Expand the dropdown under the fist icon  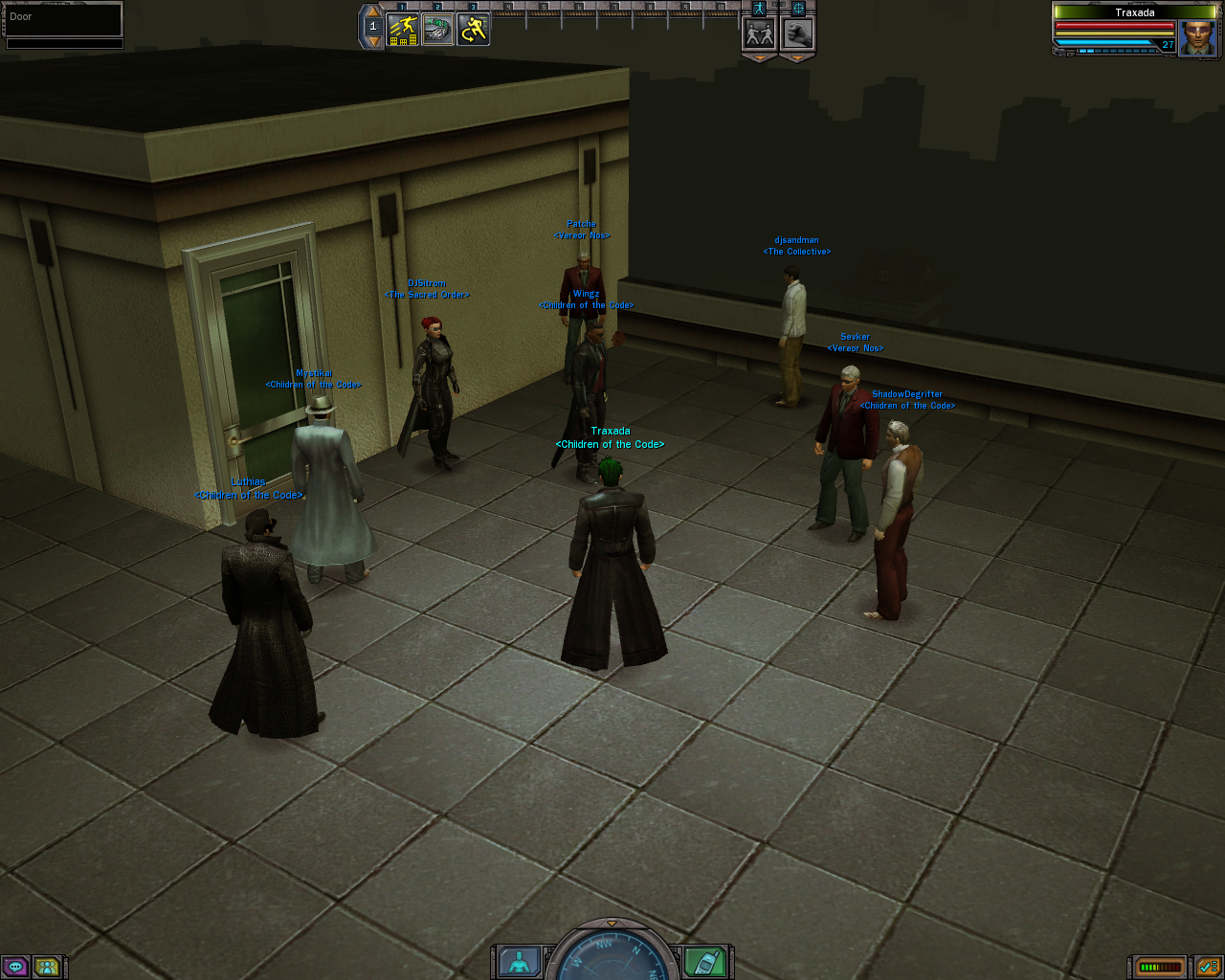pos(797,57)
